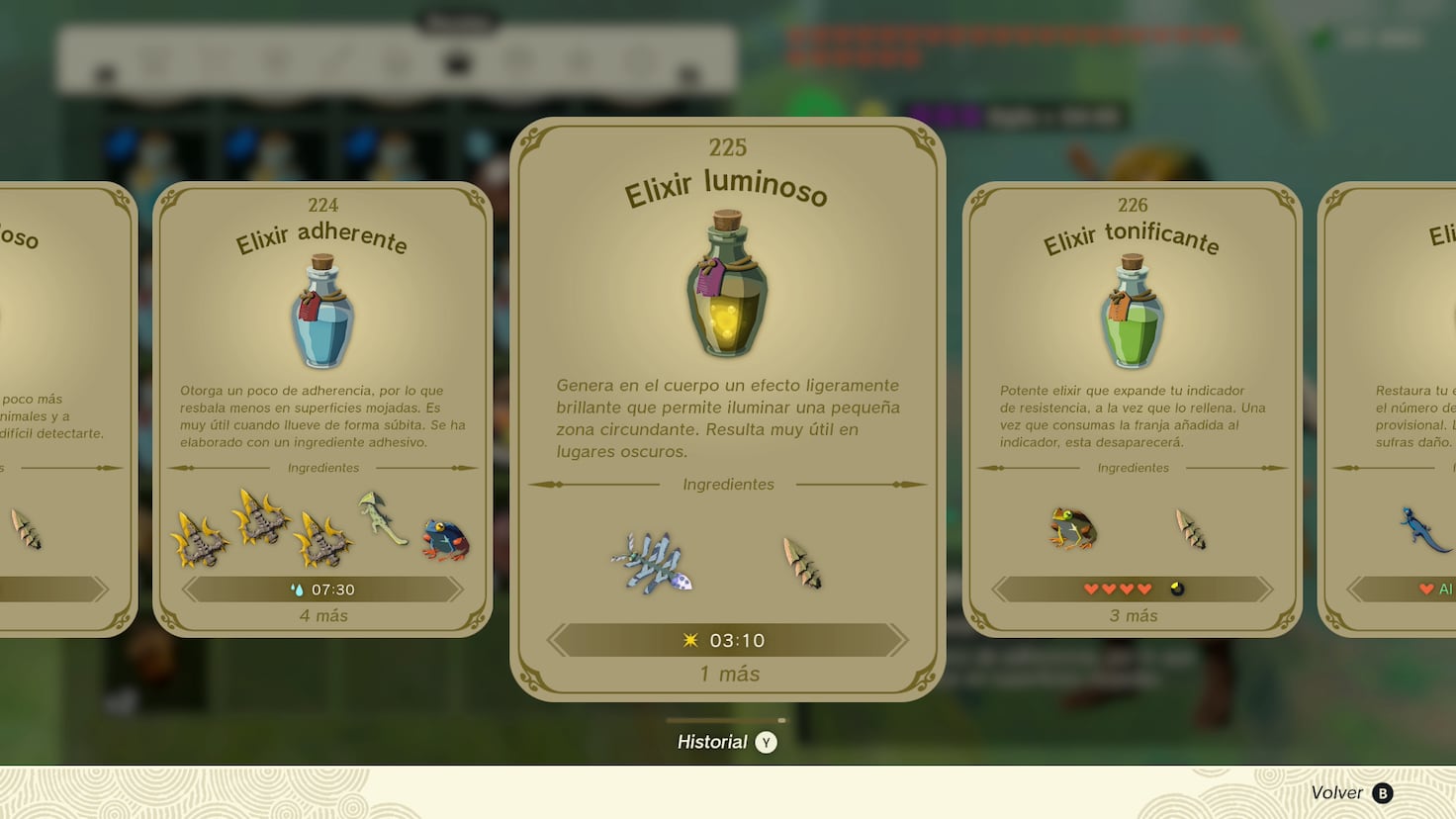Select the monster horn ingredient on Elixir luminoso

tap(801, 564)
